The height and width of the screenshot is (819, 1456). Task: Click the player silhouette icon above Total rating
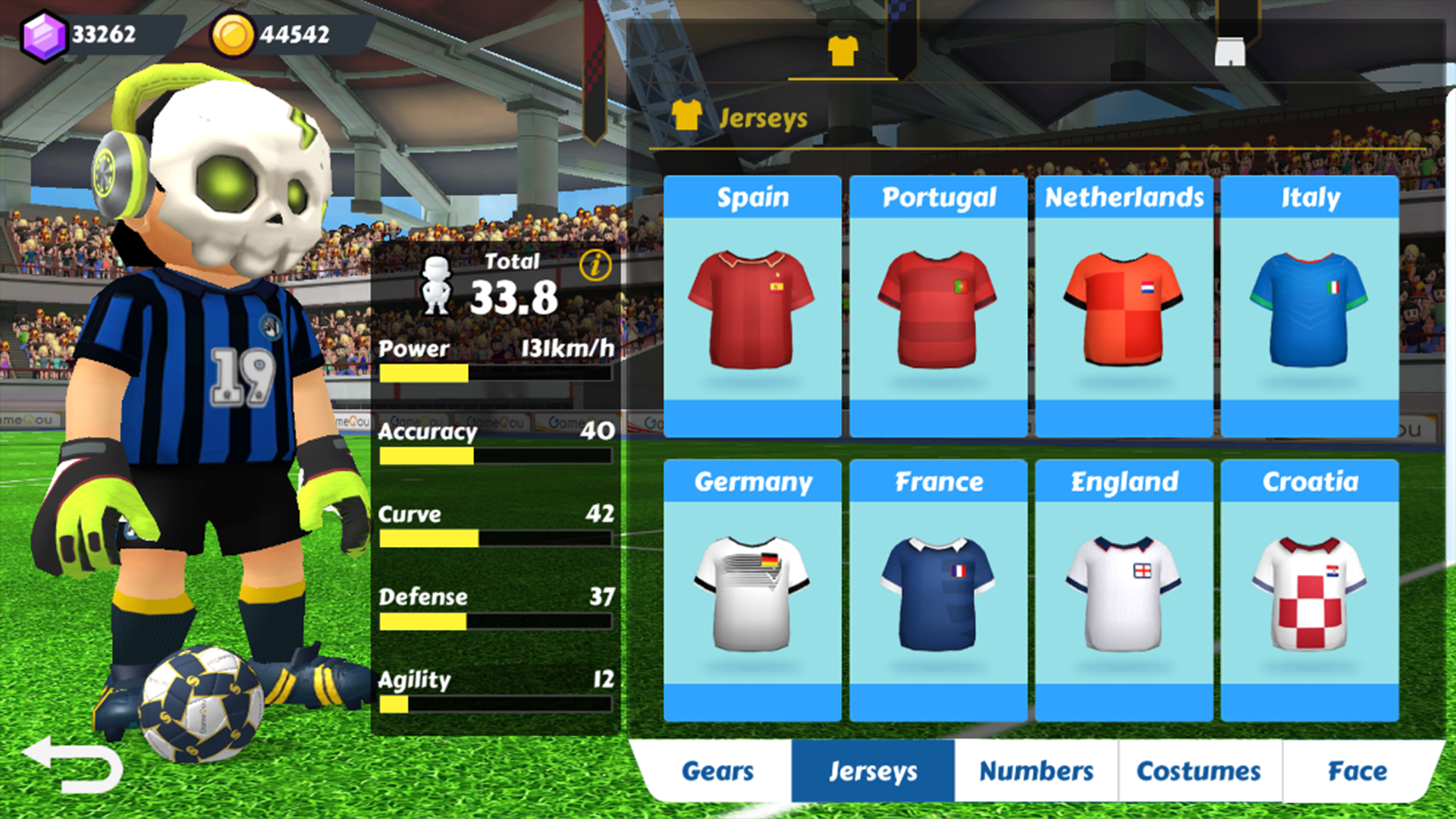[436, 284]
